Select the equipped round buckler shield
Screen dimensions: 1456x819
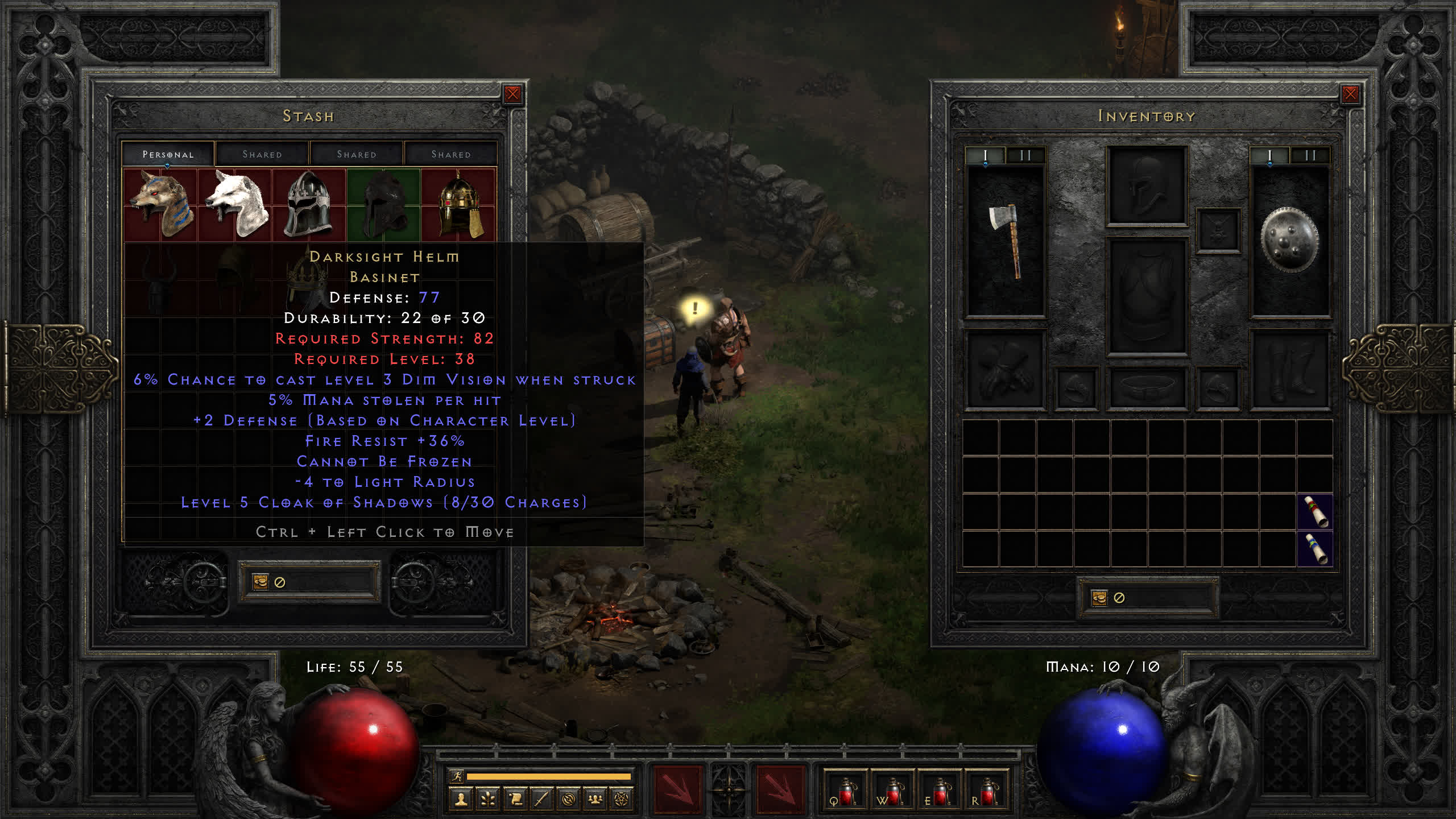[x=1289, y=241]
